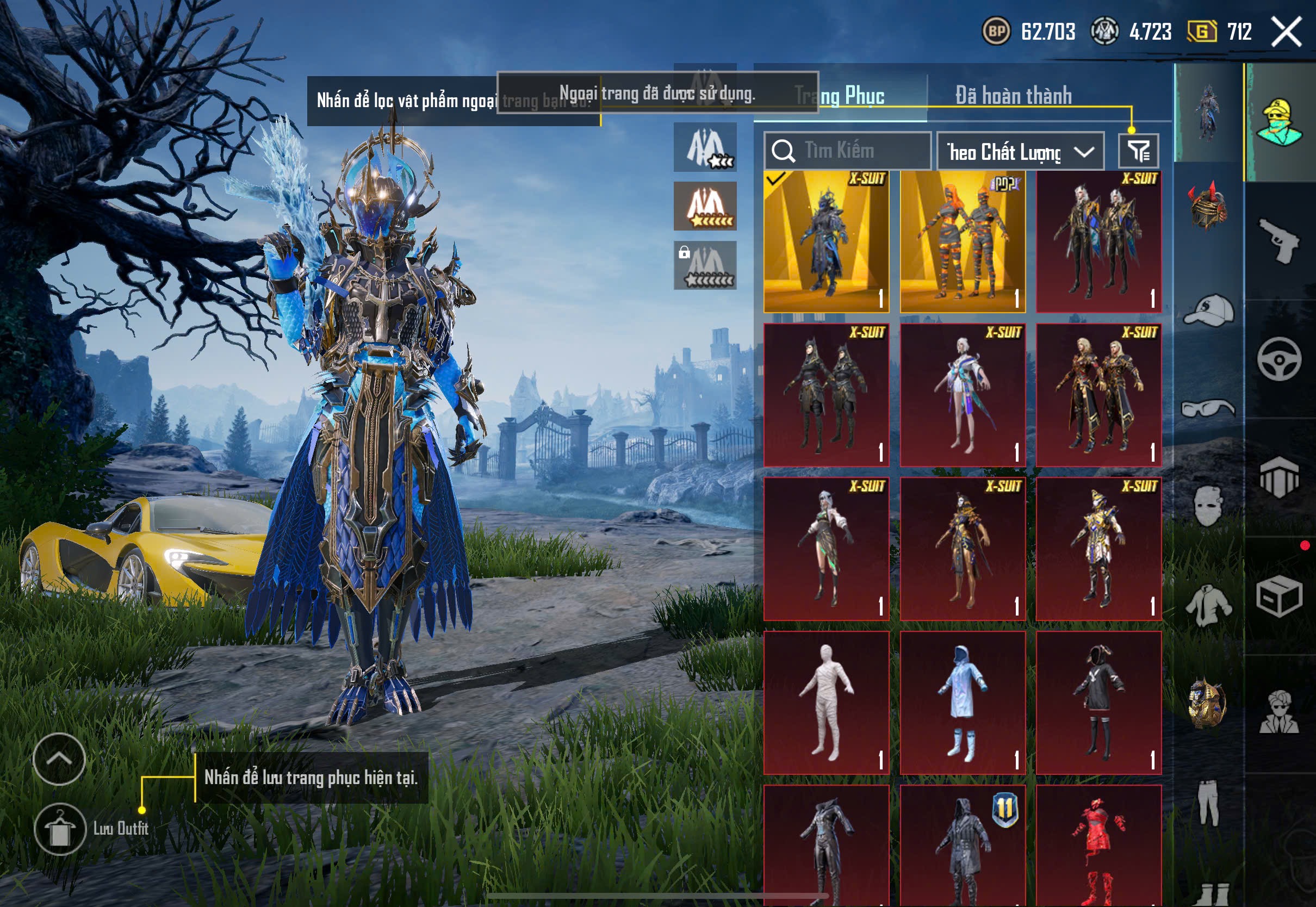Viewport: 1316px width, 907px height.
Task: Choose the orange-striped mummy outfit tile
Action: (x=963, y=241)
